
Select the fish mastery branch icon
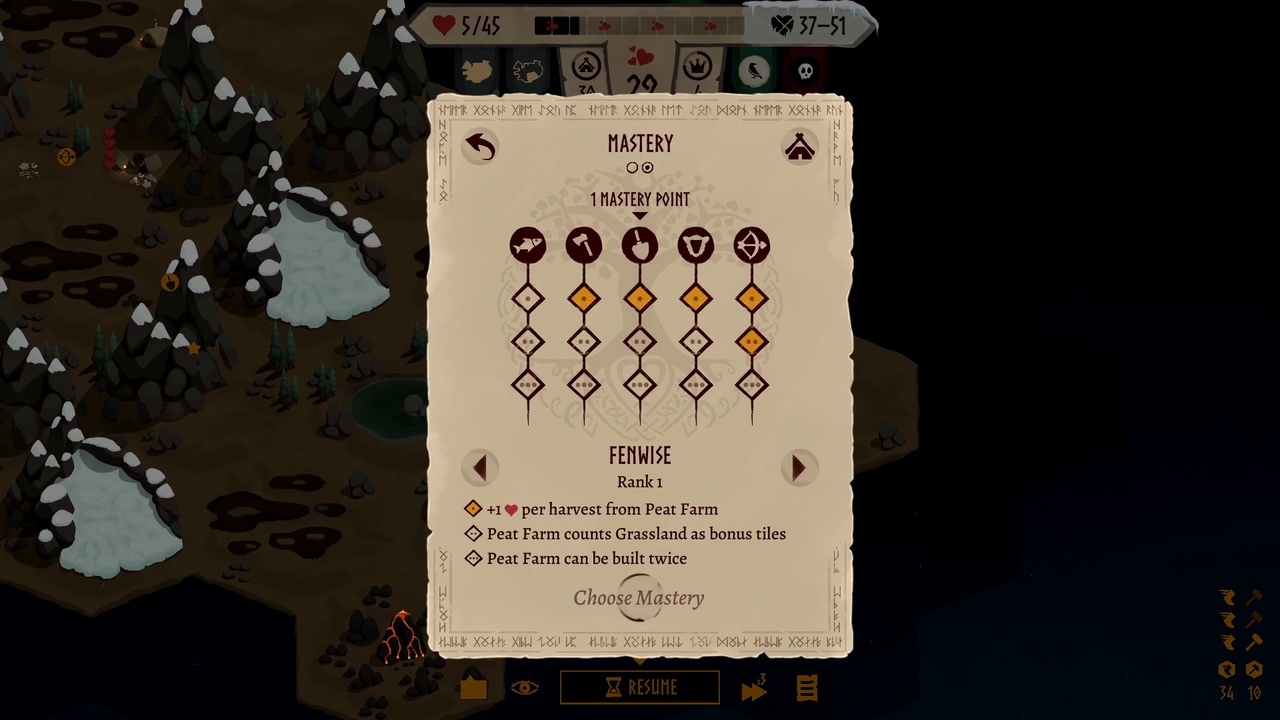click(528, 245)
